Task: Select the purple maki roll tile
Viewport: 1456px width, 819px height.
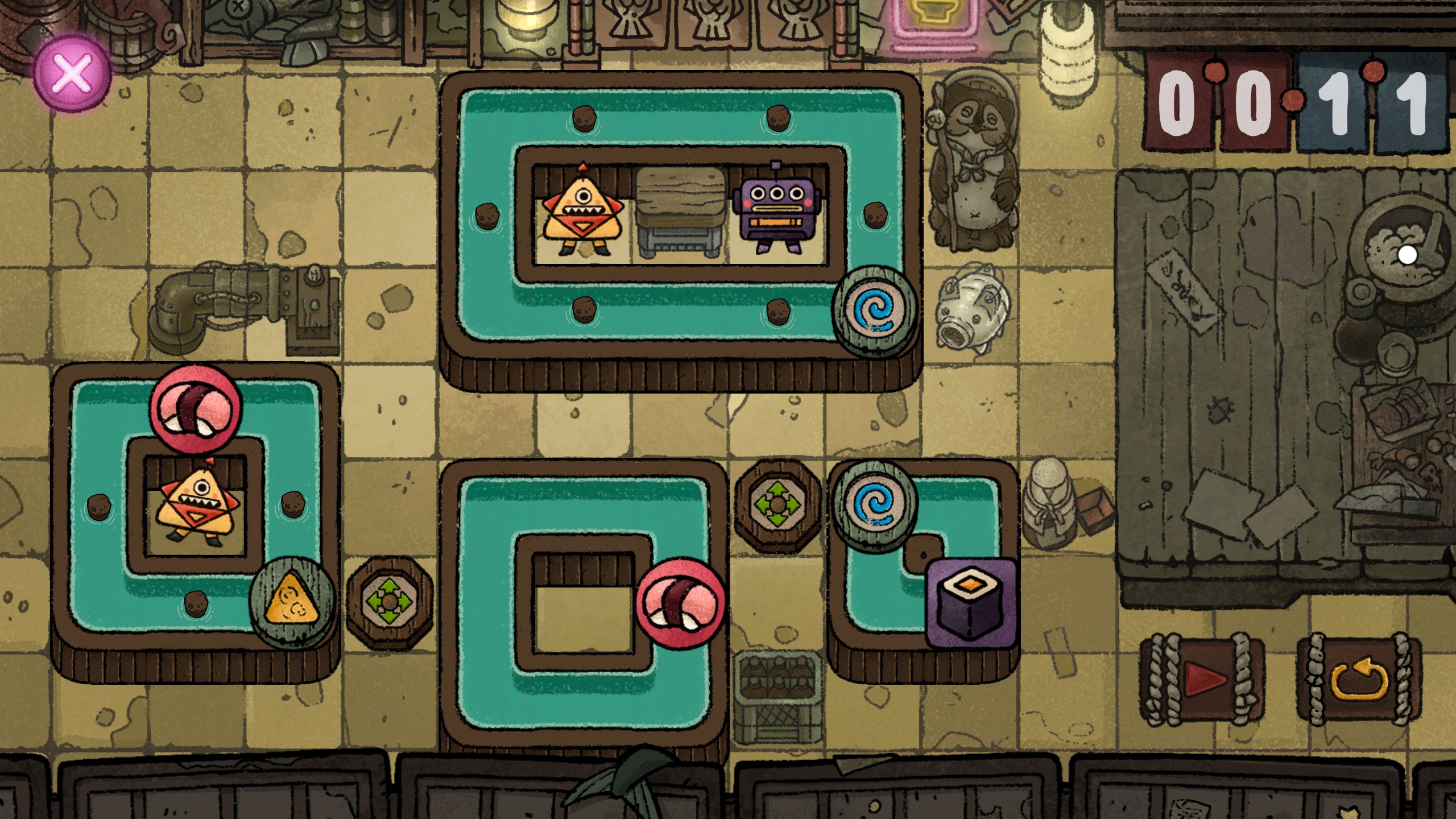Action: (971, 603)
